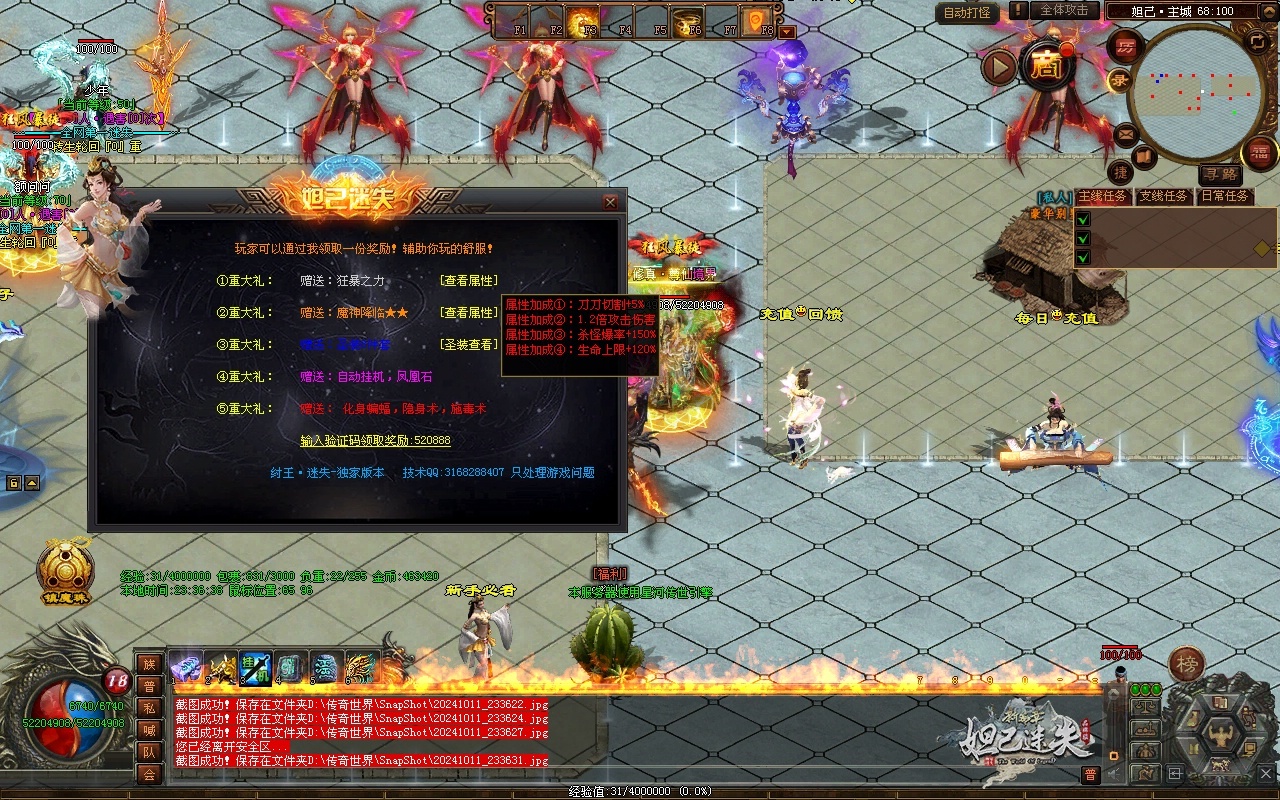Switch to the 支线任务 quest tab

click(1164, 196)
